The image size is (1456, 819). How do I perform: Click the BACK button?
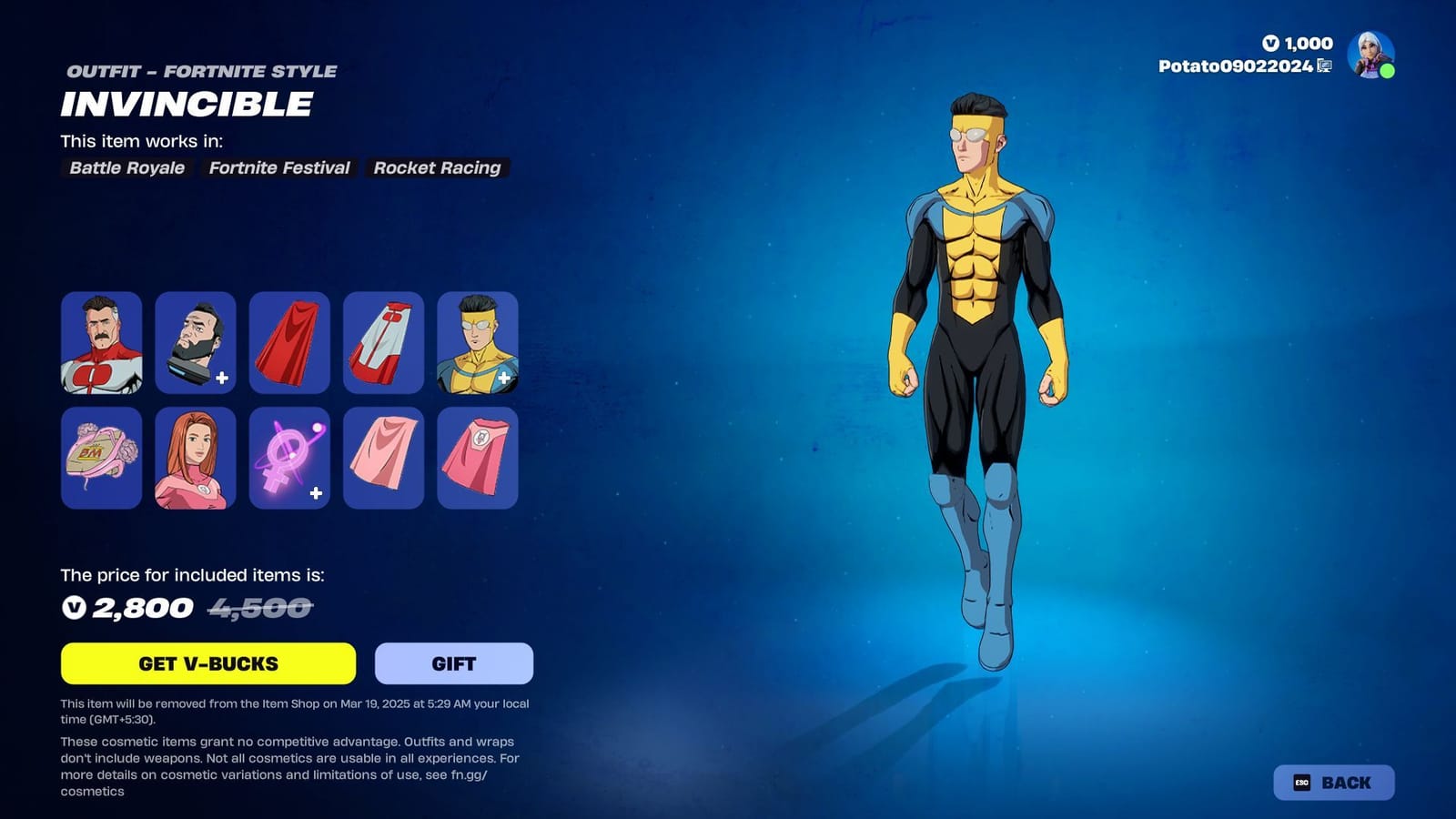(1334, 782)
